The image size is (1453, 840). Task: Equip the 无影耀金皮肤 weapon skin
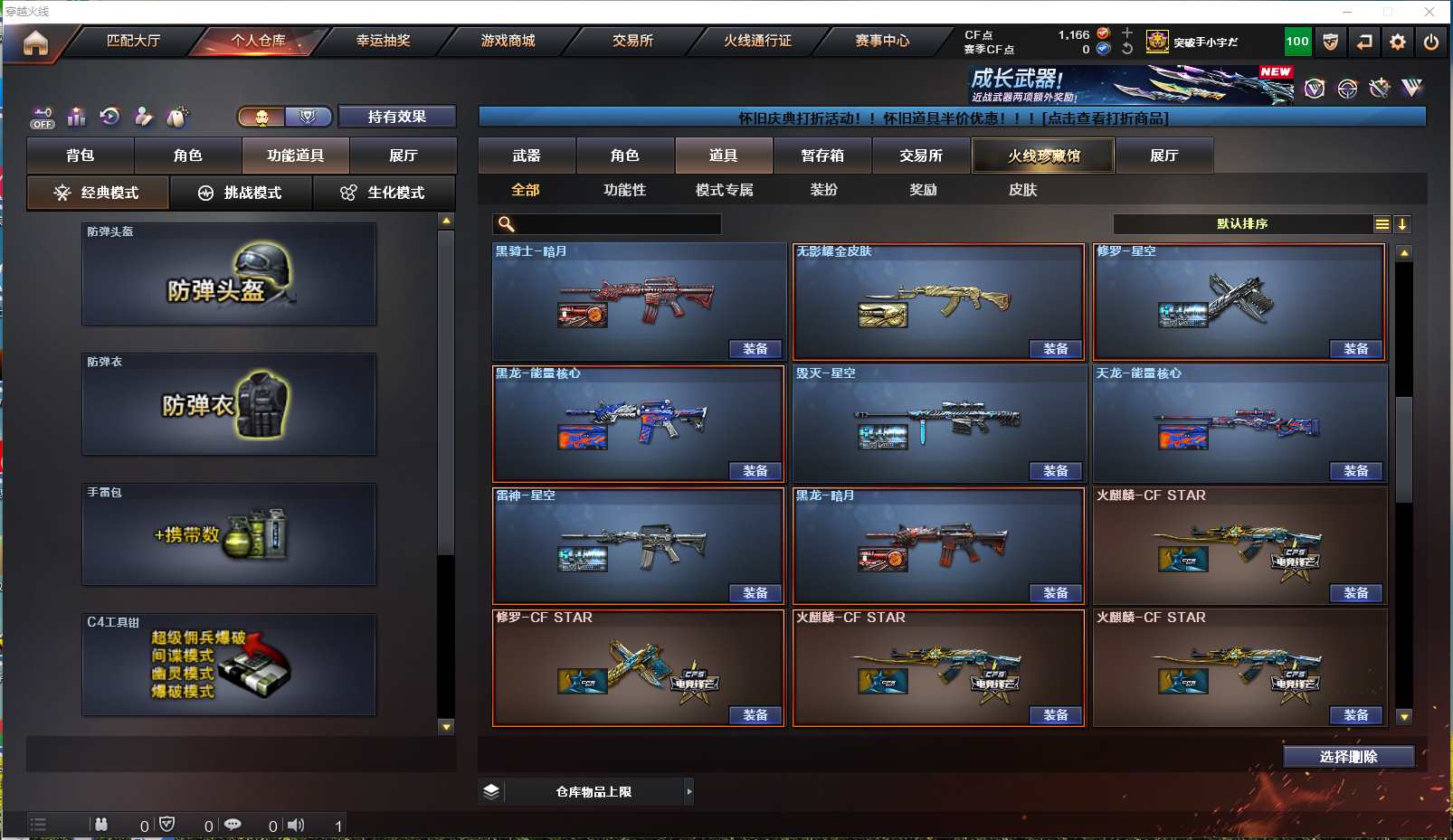(x=1055, y=349)
